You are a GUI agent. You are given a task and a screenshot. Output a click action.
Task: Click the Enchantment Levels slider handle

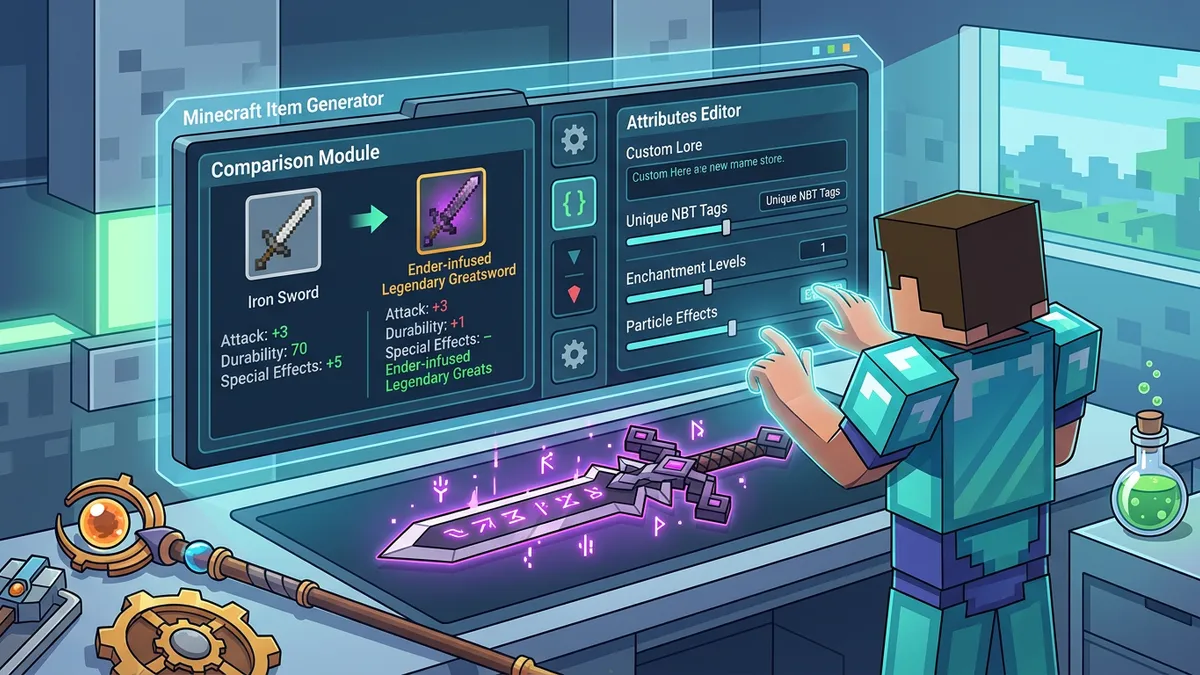708,287
